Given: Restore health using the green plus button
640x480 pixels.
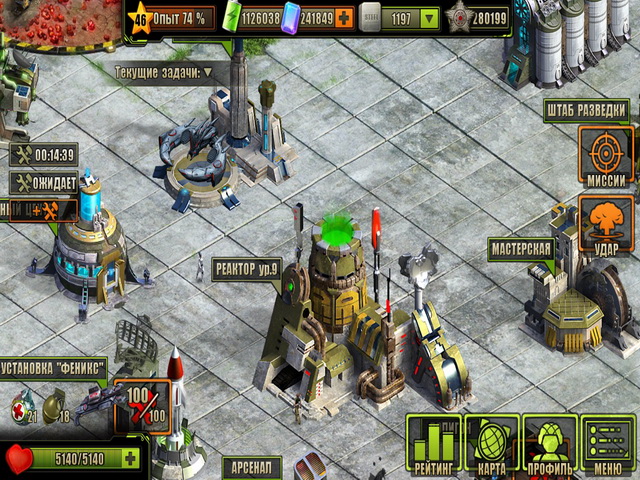Looking at the screenshot, I should click(x=130, y=459).
